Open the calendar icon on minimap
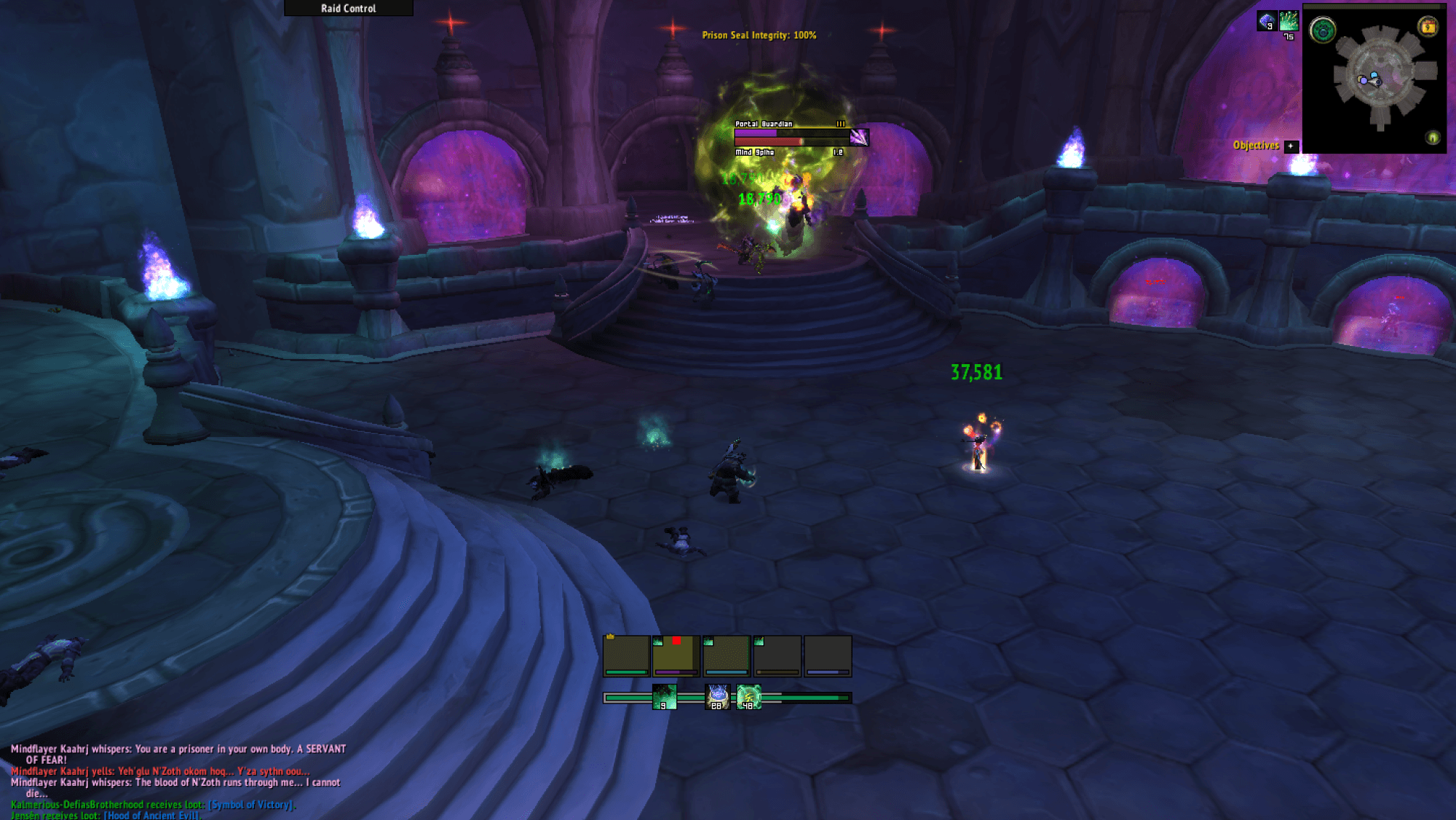This screenshot has height=820, width=1456. [x=1428, y=27]
